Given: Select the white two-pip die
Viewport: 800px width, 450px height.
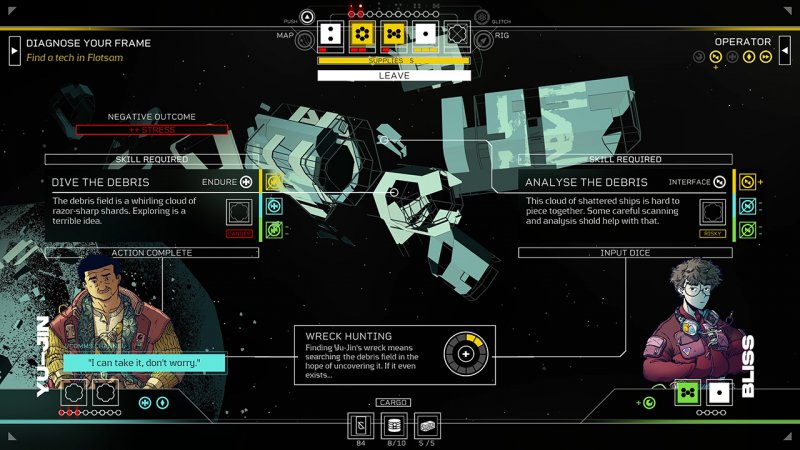Looking at the screenshot, I should click(331, 34).
